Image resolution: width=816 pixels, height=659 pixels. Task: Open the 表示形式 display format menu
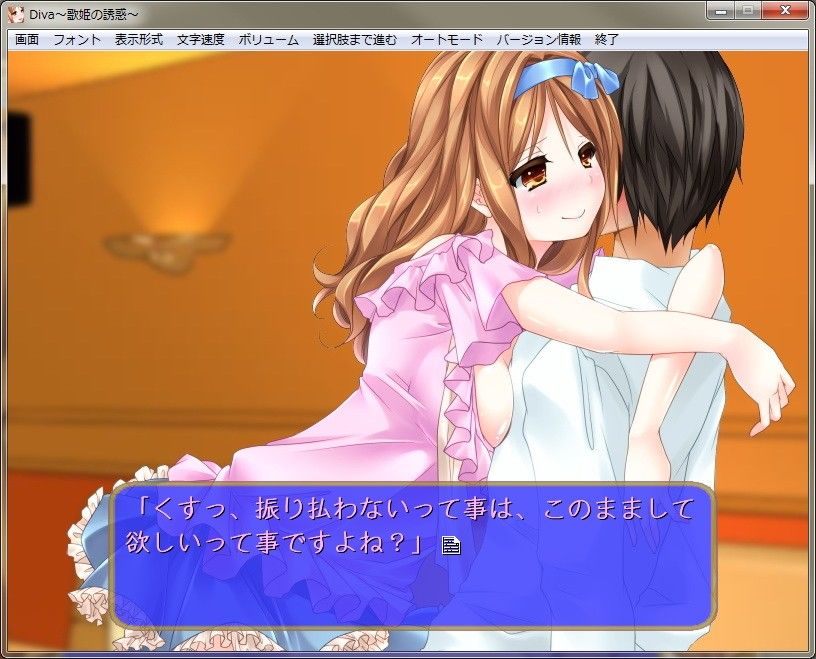click(x=139, y=40)
